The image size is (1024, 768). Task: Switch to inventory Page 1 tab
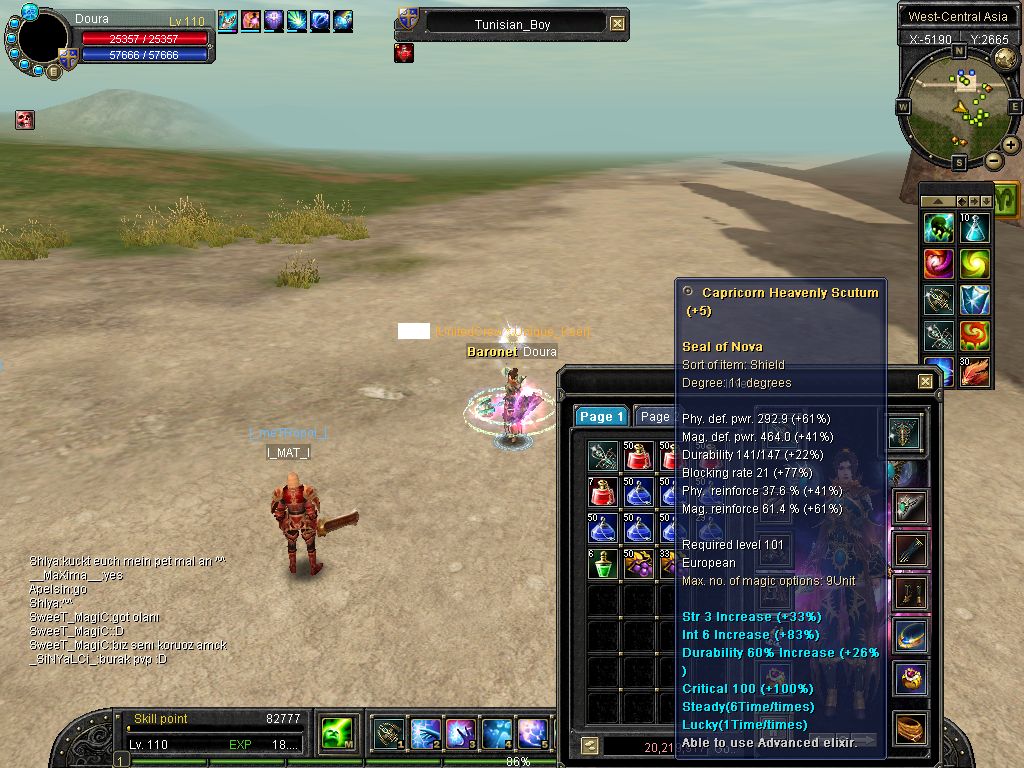(602, 417)
